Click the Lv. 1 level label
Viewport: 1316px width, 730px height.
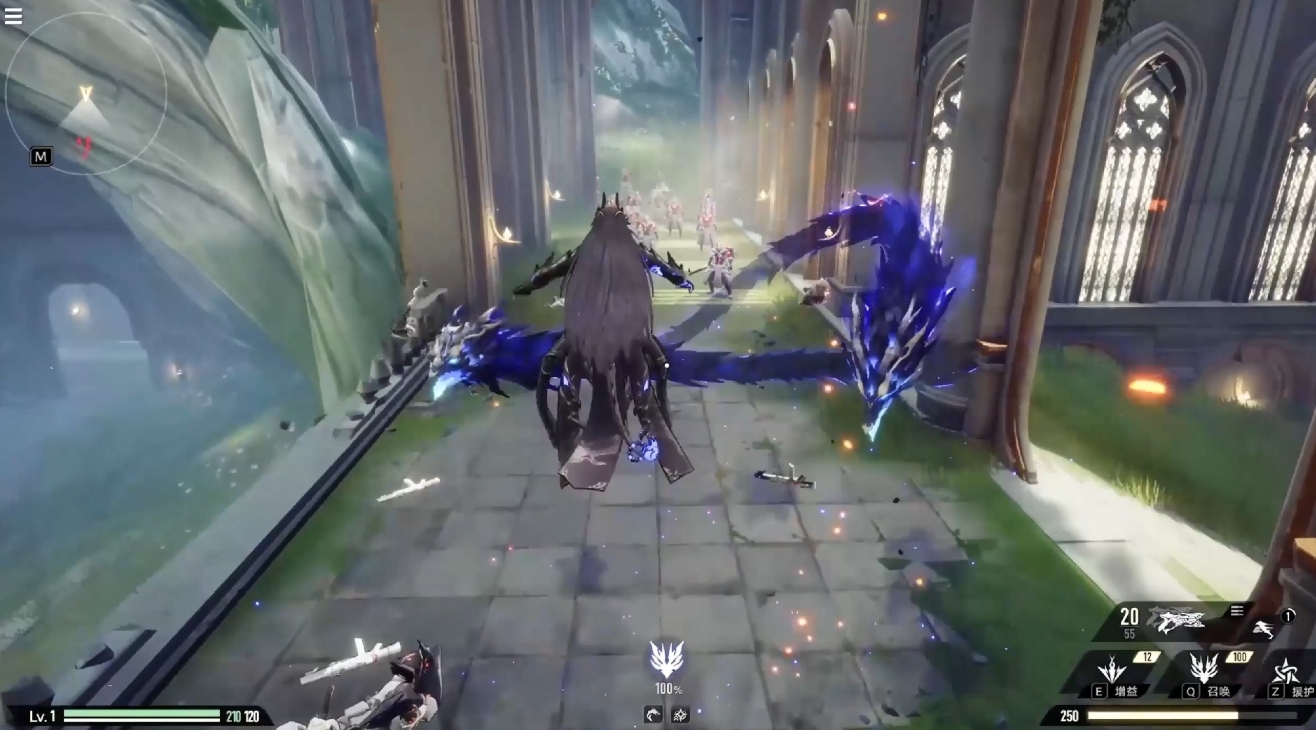click(x=40, y=716)
